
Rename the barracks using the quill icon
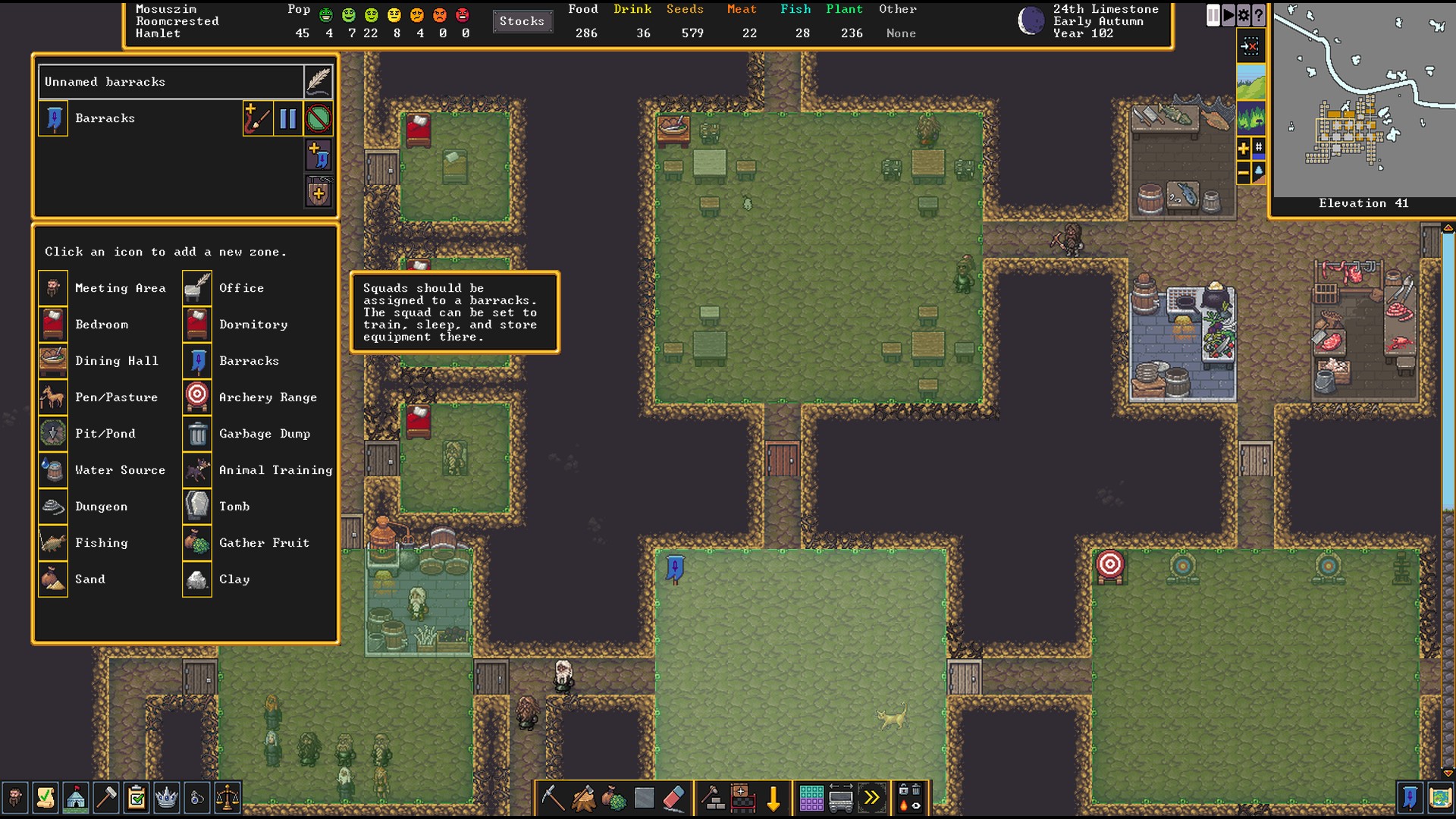[318, 81]
